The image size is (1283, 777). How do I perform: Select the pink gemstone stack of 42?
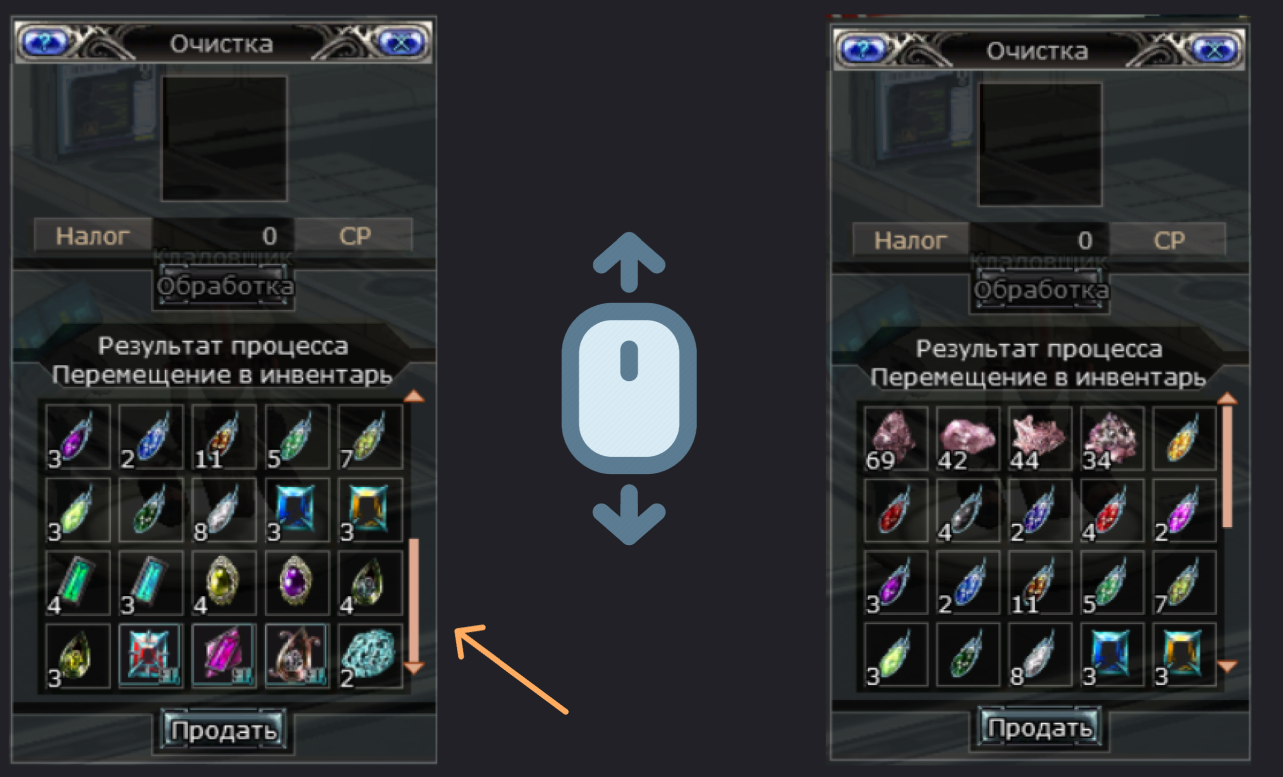(967, 438)
